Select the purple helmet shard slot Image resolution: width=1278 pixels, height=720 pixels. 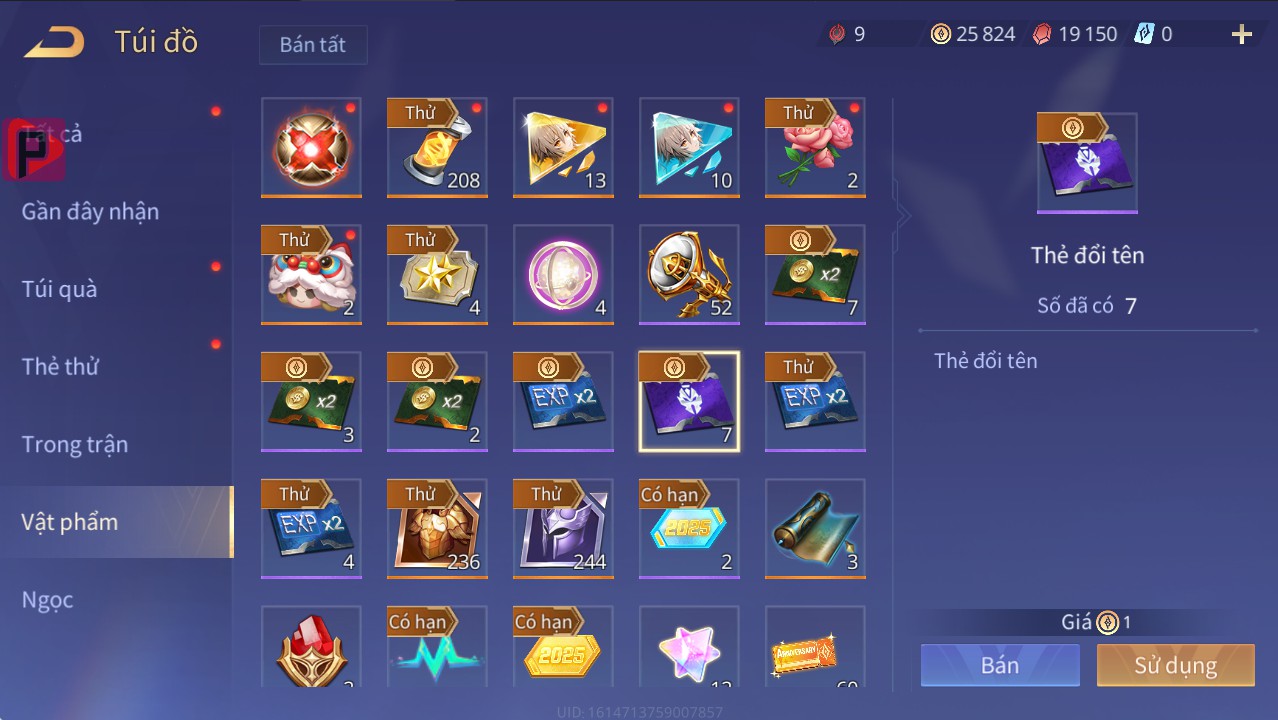tap(563, 528)
